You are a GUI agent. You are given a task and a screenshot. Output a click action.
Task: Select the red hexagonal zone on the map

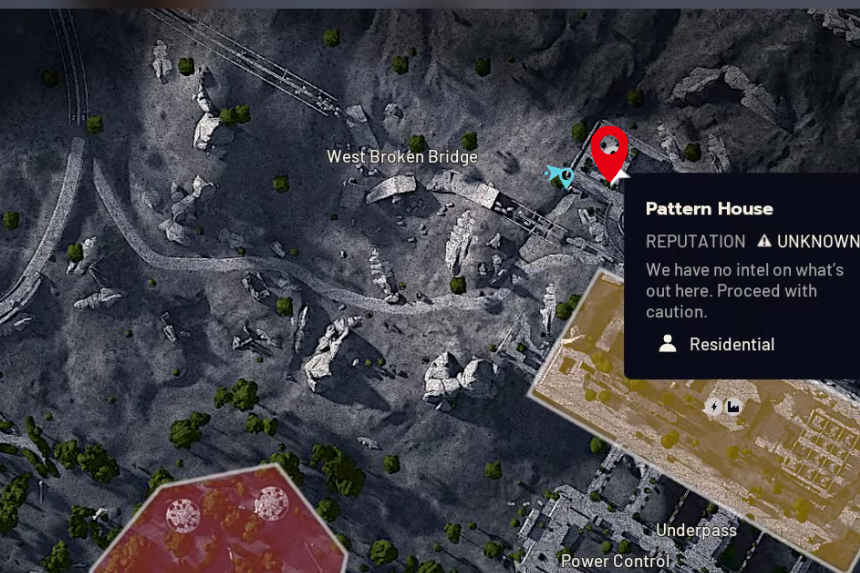[225, 525]
